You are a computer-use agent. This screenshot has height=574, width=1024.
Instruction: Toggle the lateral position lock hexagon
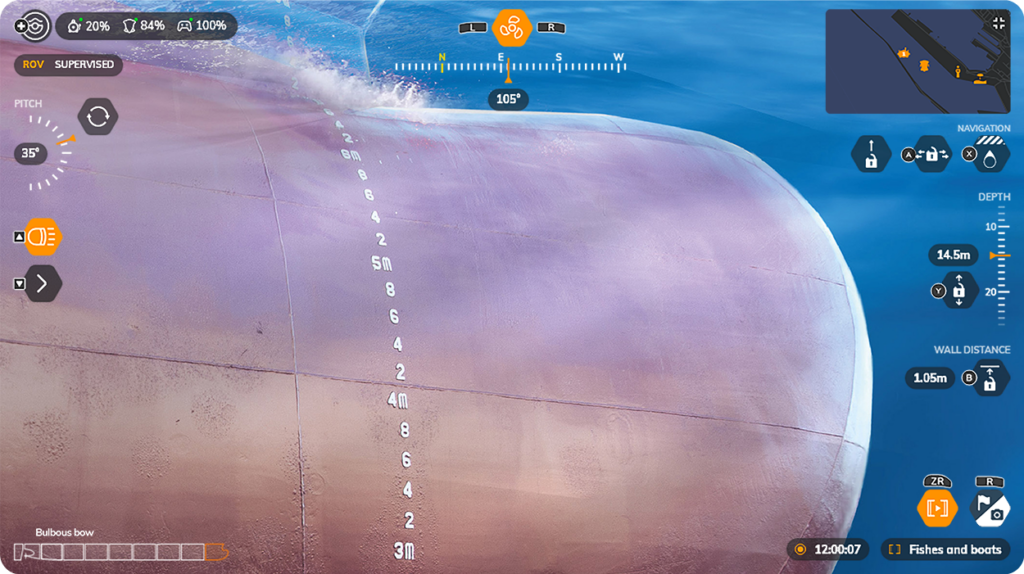tap(932, 154)
